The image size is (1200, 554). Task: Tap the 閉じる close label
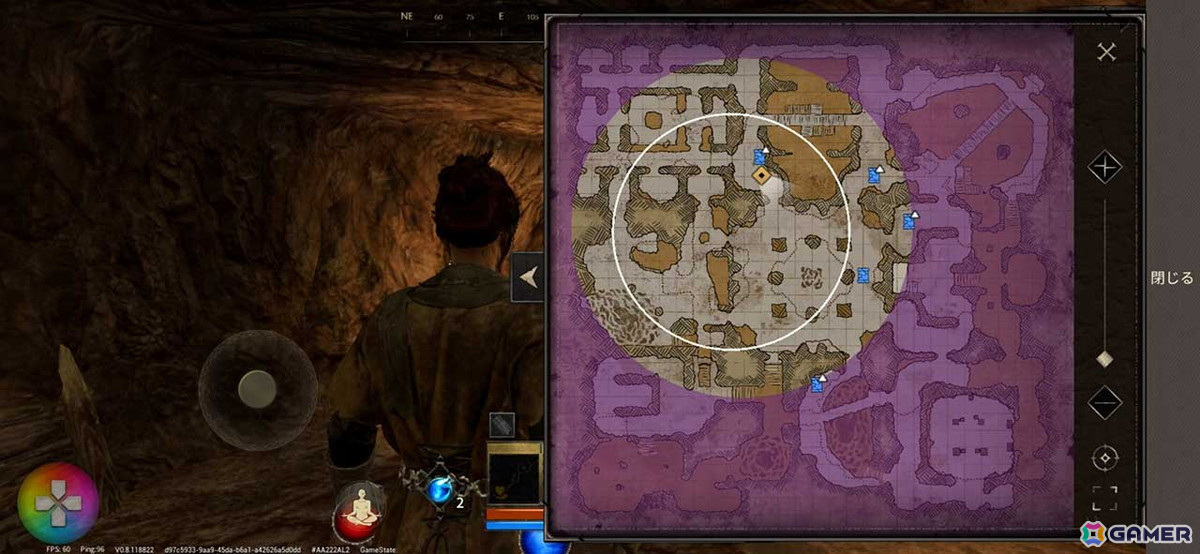[x=1172, y=278]
